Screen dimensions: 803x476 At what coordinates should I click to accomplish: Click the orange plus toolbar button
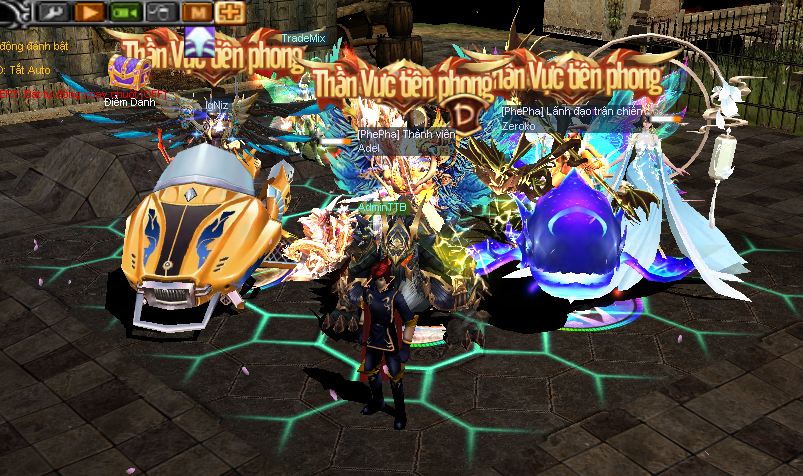[230, 13]
